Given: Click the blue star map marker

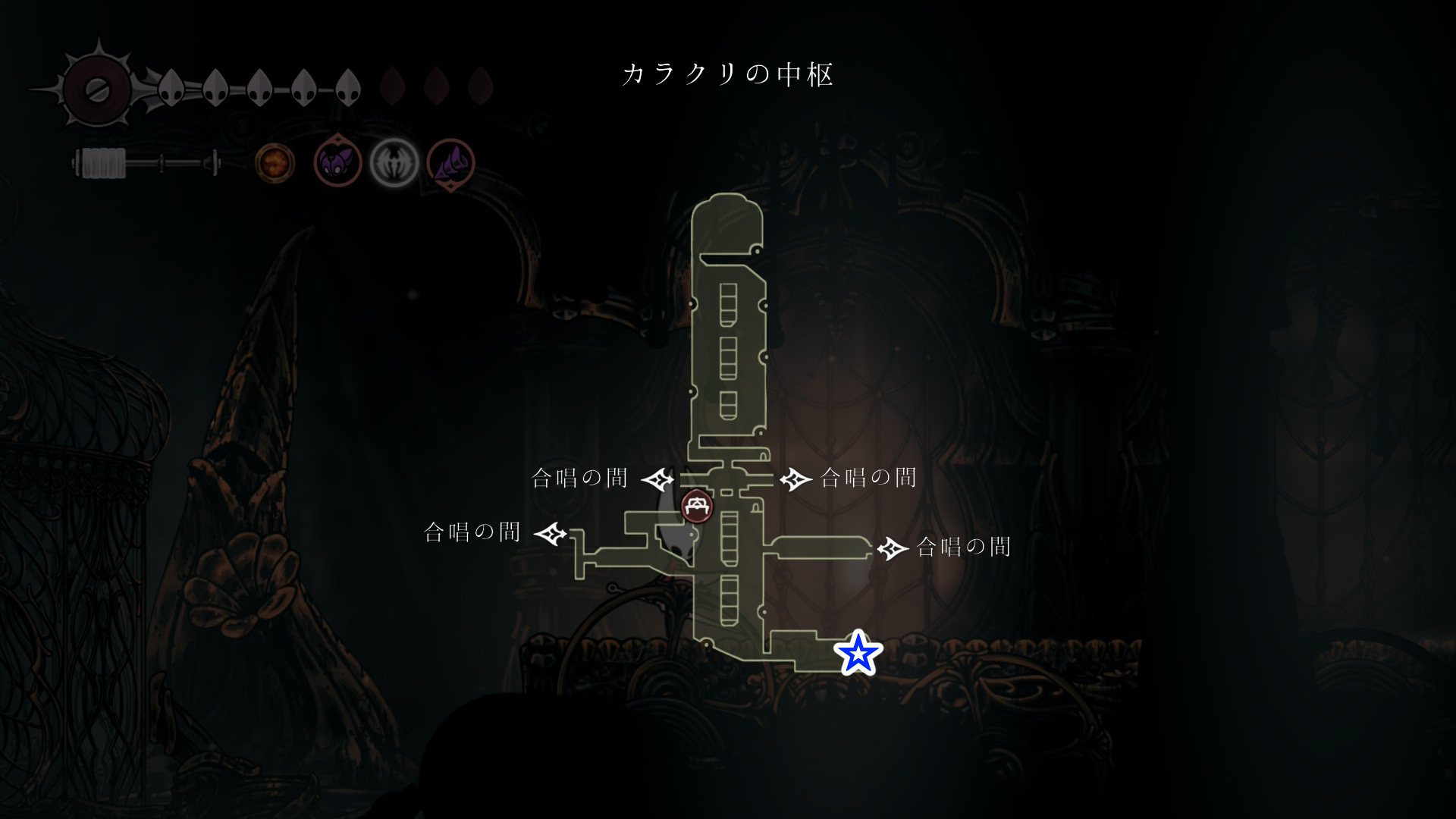Looking at the screenshot, I should point(858,653).
